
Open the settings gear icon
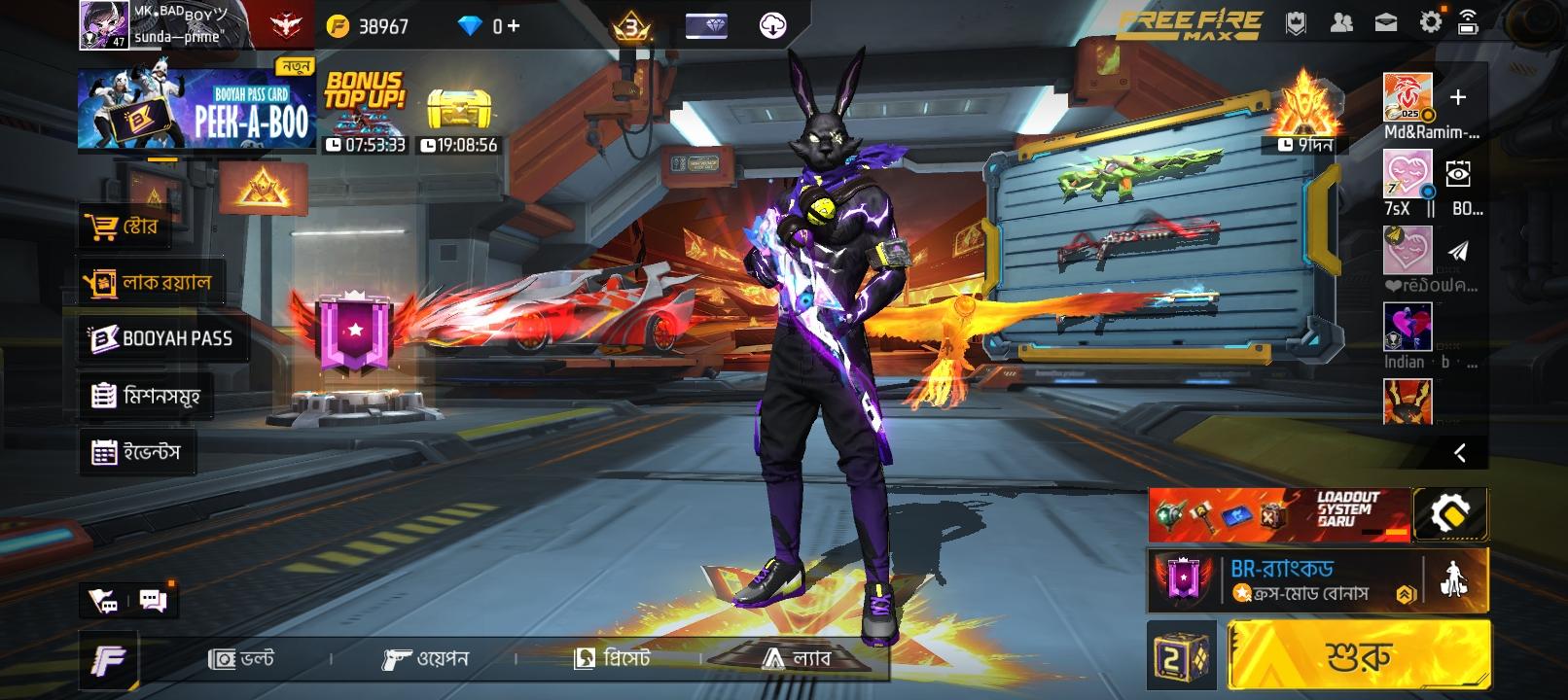click(1430, 23)
